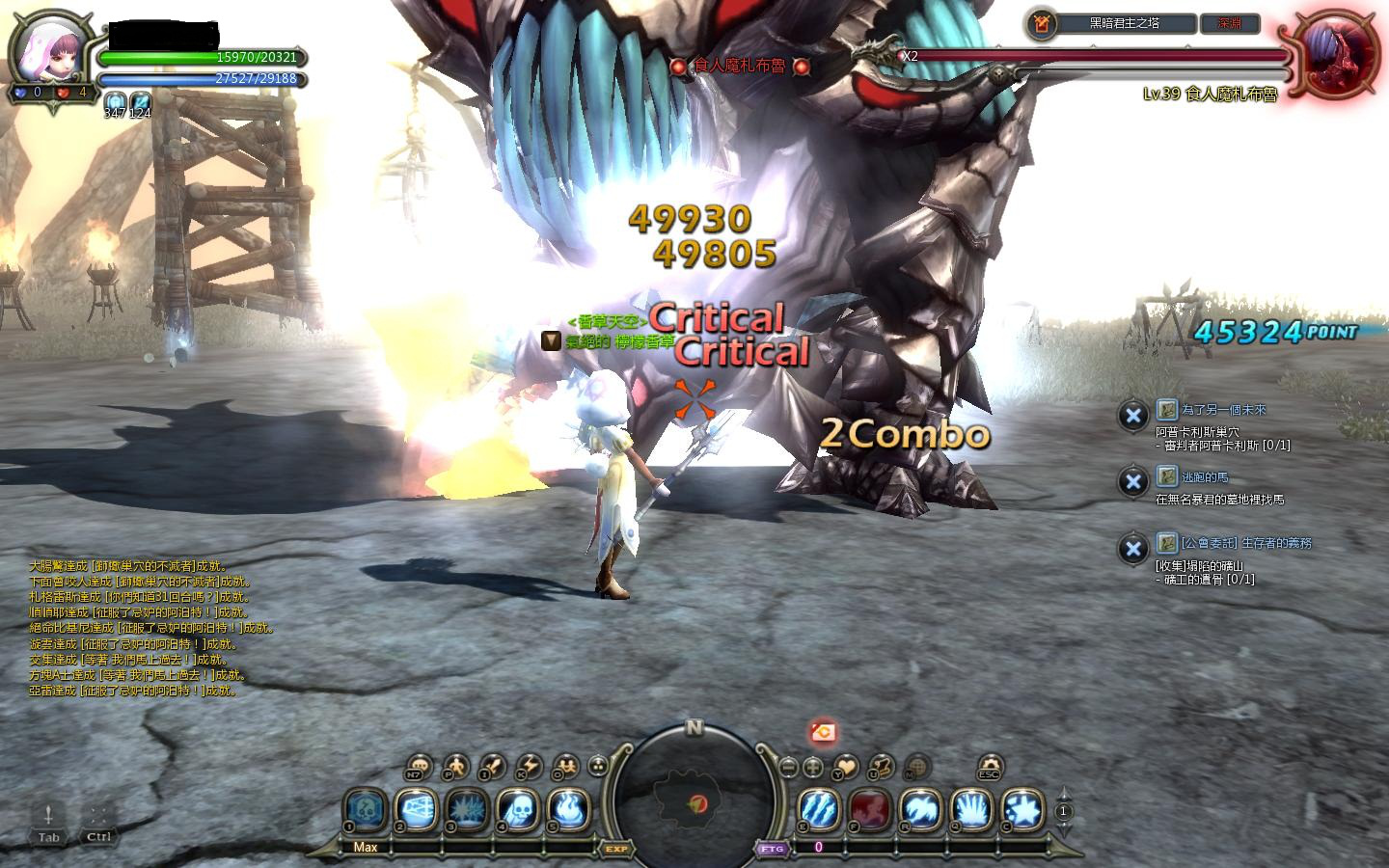
Task: Close the tracked quest 逃跑的馬
Action: (1132, 482)
